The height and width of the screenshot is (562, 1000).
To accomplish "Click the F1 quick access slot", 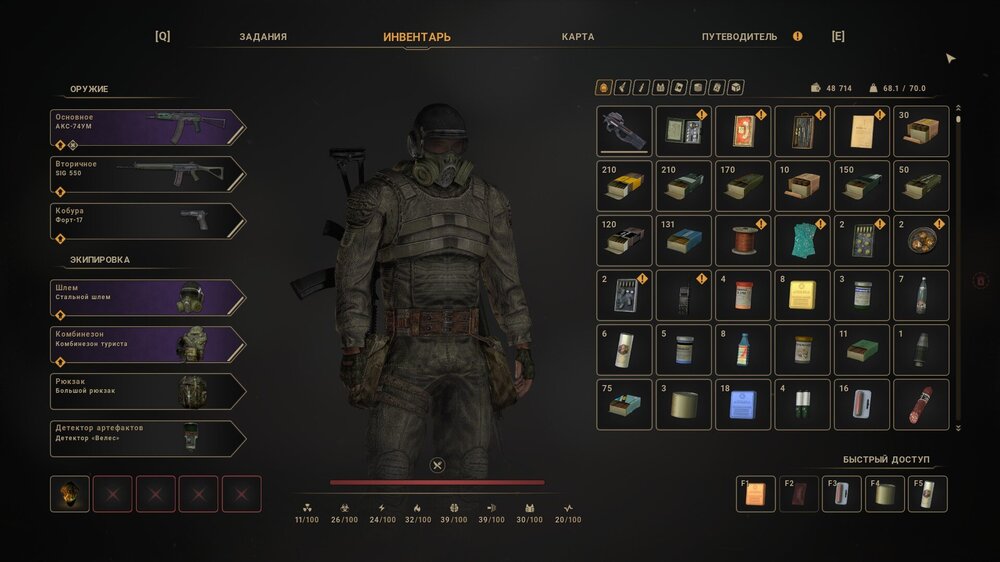I will tap(756, 494).
